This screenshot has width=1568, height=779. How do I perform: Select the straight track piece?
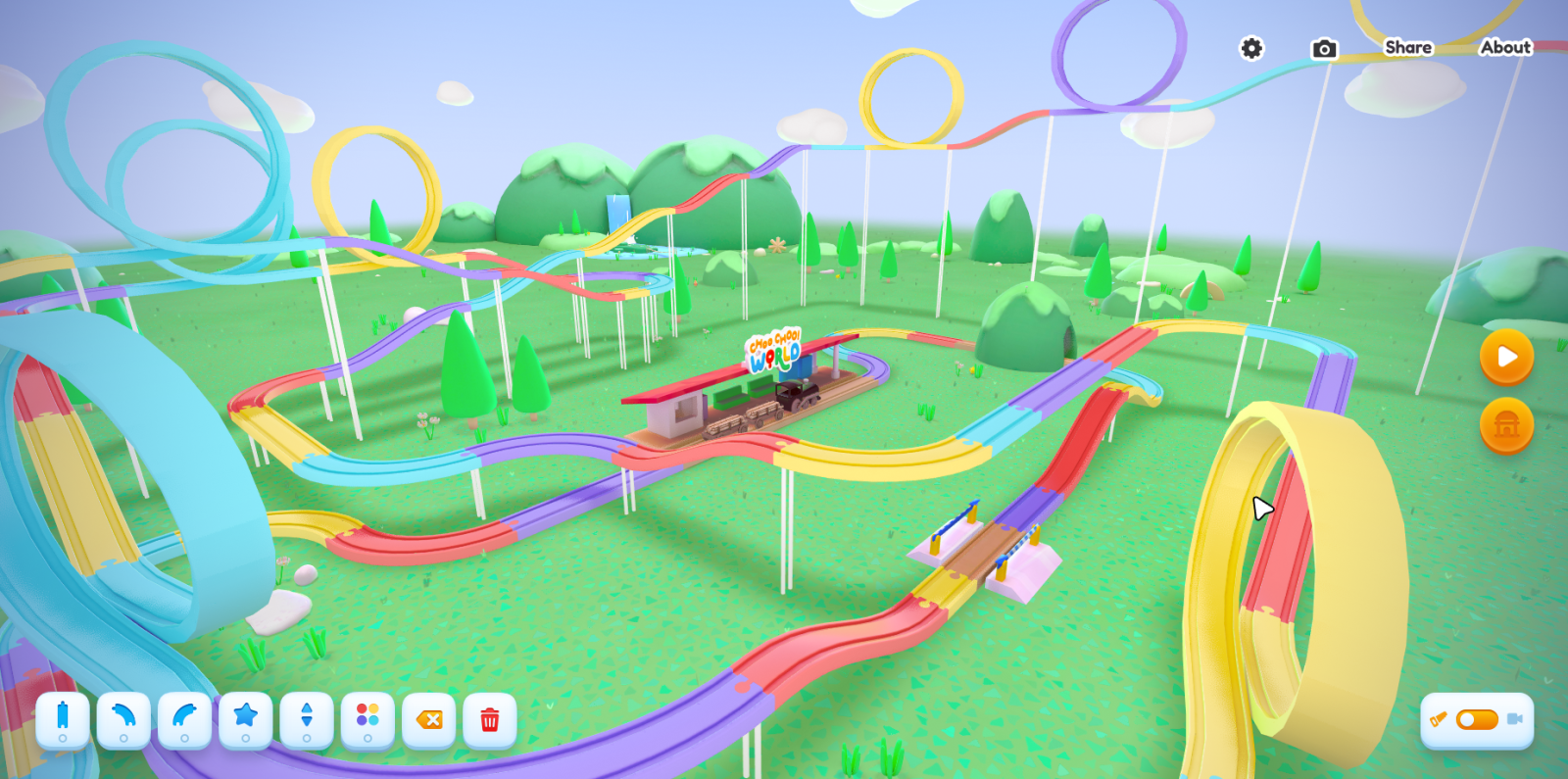pos(63,720)
